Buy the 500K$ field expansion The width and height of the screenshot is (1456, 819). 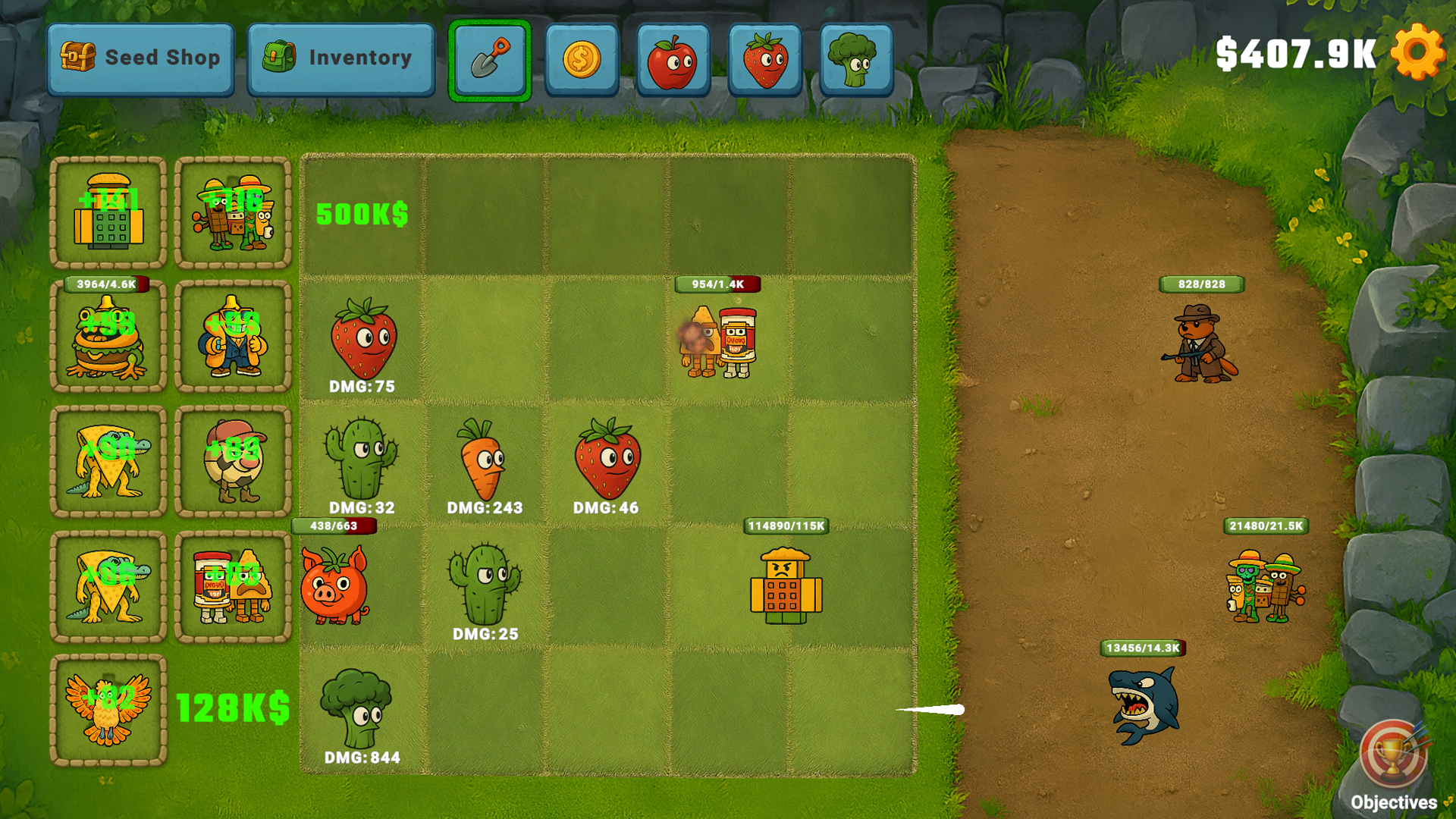362,215
